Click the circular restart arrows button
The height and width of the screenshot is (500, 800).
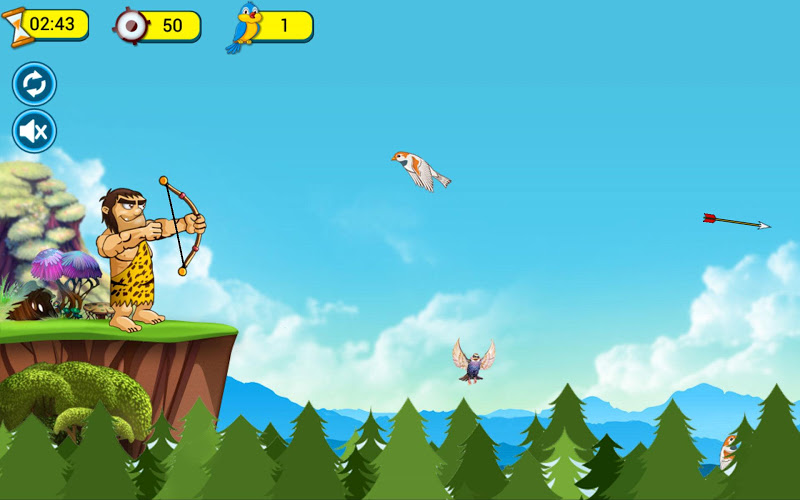[34, 84]
